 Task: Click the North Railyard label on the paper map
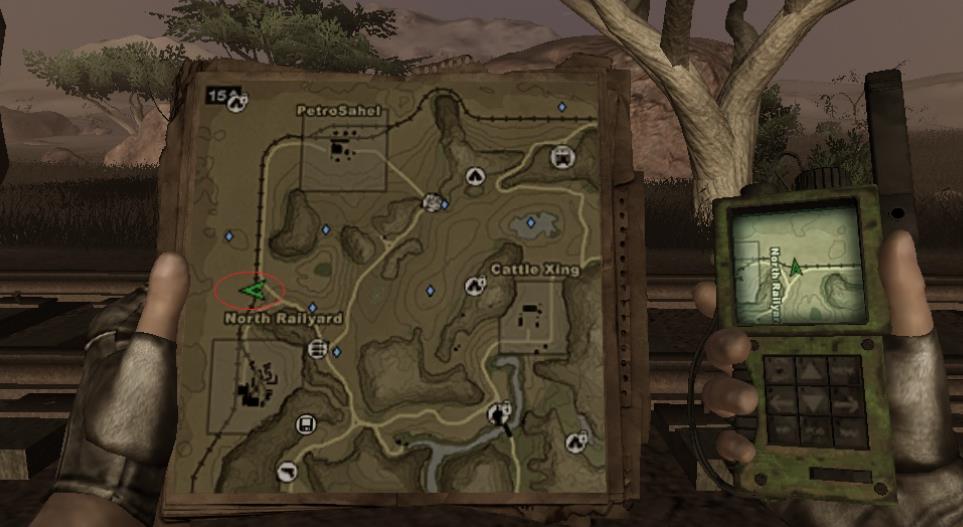coord(284,319)
